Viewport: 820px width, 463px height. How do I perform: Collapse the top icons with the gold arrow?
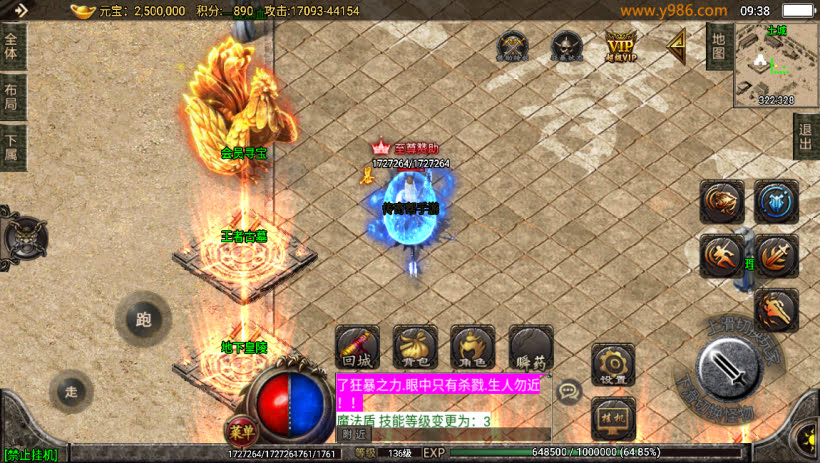677,44
